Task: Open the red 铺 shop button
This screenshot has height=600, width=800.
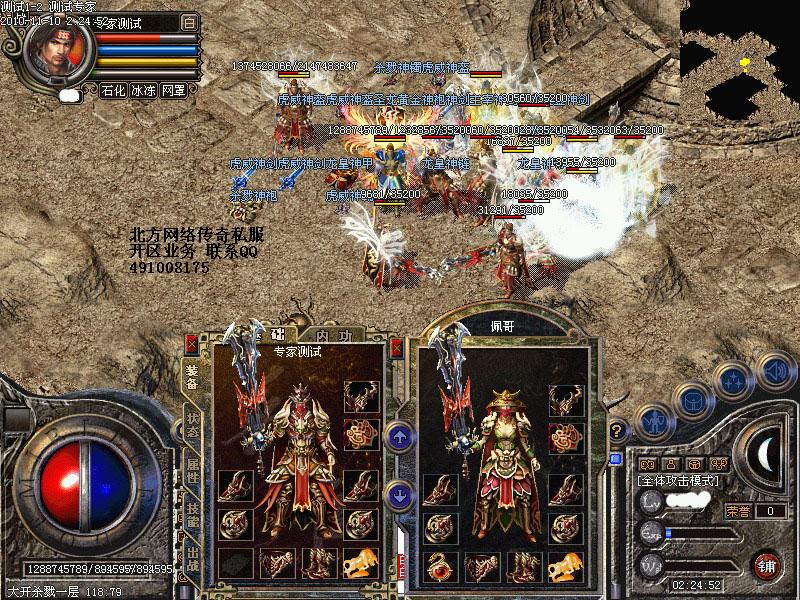Action: pyautogui.click(x=766, y=564)
